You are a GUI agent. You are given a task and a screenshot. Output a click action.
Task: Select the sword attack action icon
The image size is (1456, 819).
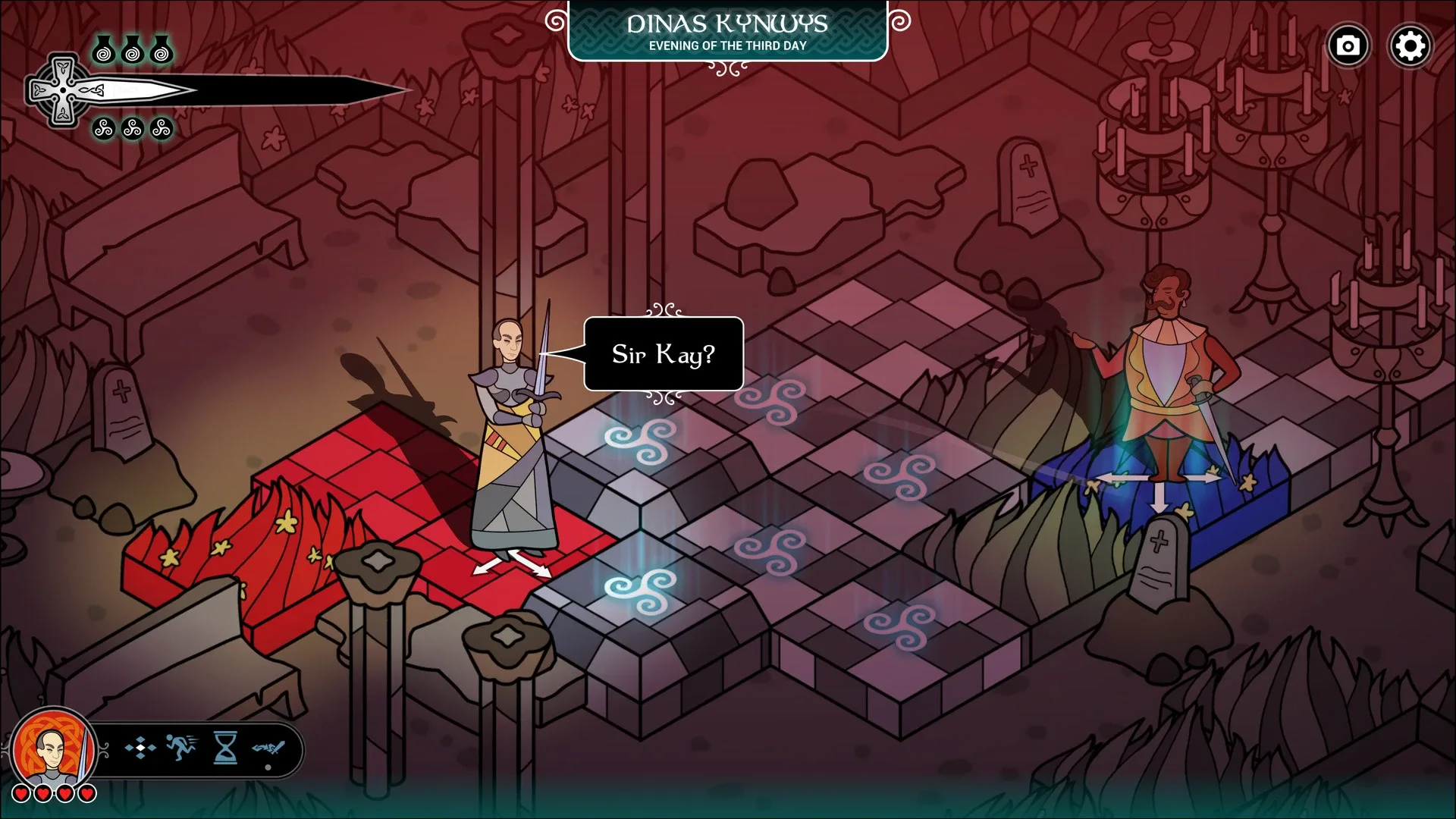click(x=267, y=748)
